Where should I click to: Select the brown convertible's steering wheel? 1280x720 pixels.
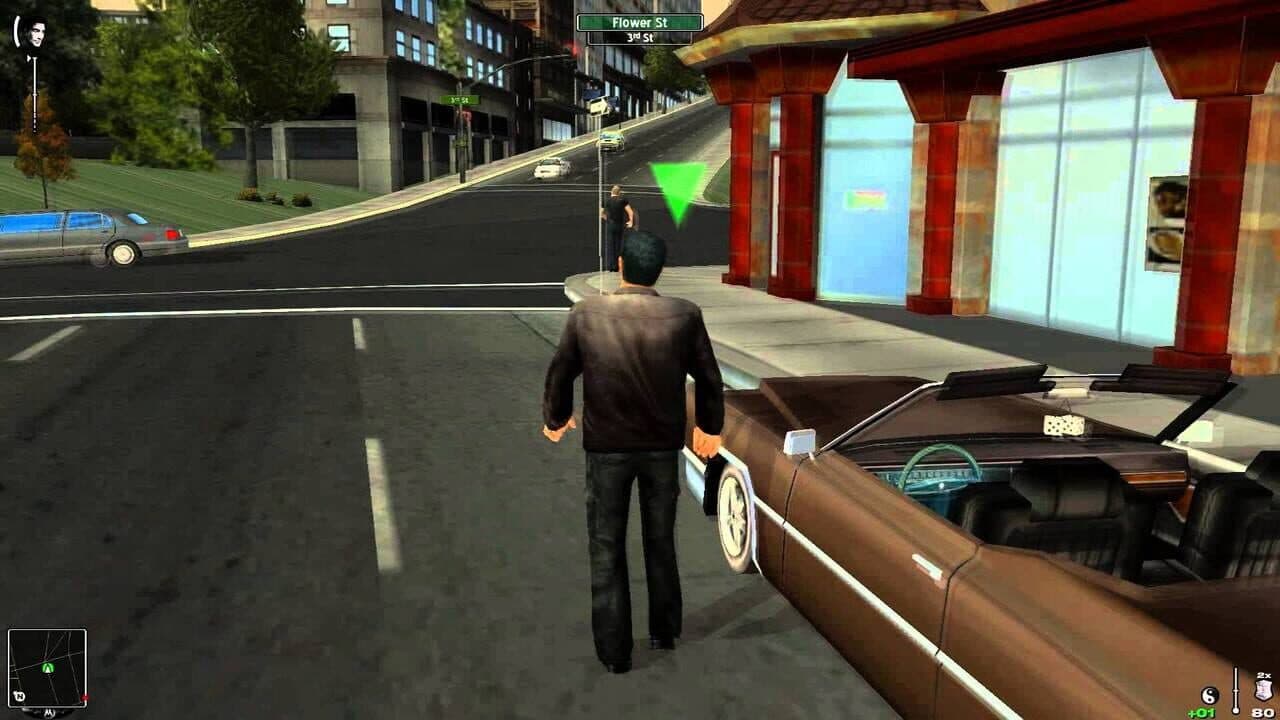[x=941, y=478]
